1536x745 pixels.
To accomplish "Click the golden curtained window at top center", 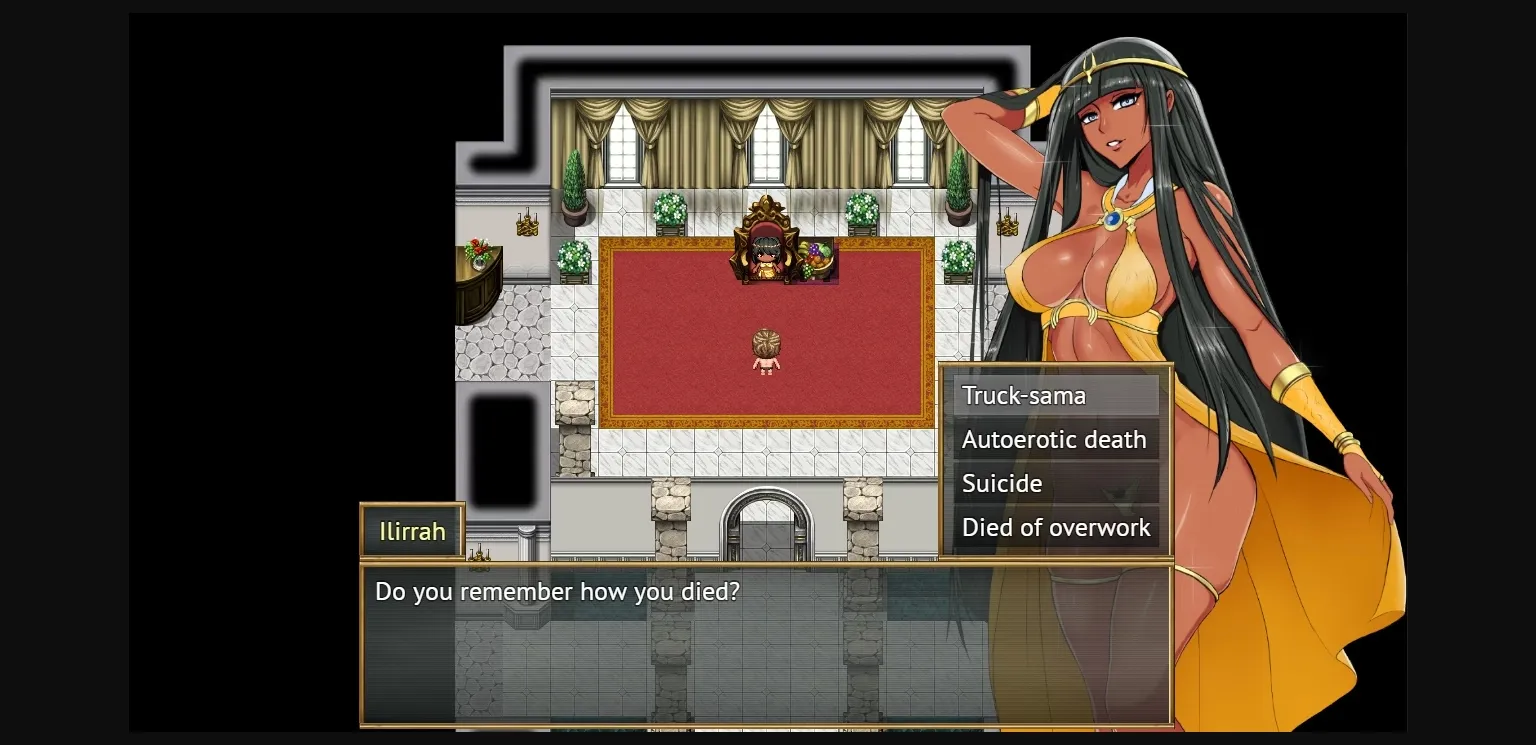I will click(766, 140).
